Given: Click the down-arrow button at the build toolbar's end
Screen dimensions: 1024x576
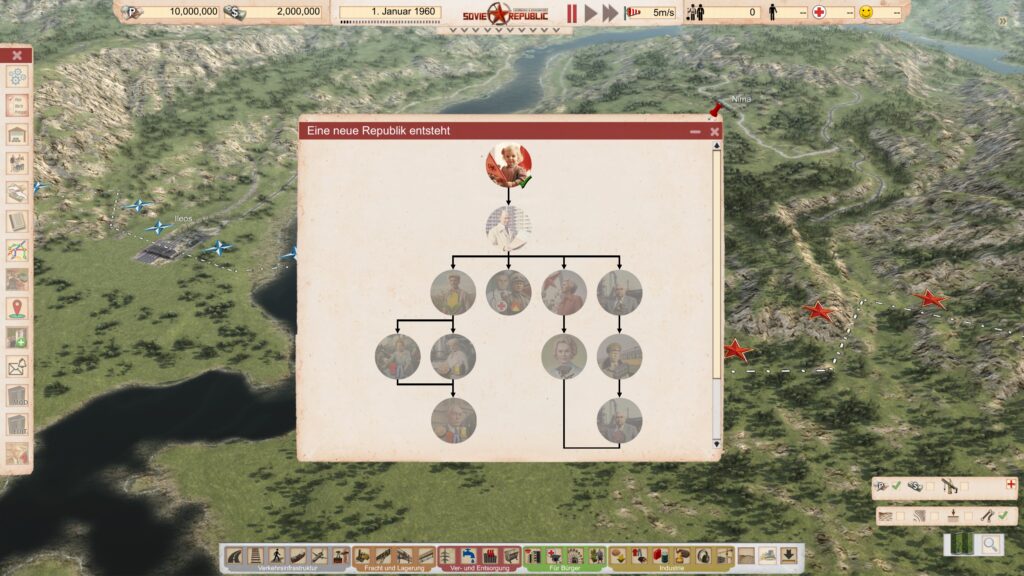Looking at the screenshot, I should pyautogui.click(x=789, y=556).
